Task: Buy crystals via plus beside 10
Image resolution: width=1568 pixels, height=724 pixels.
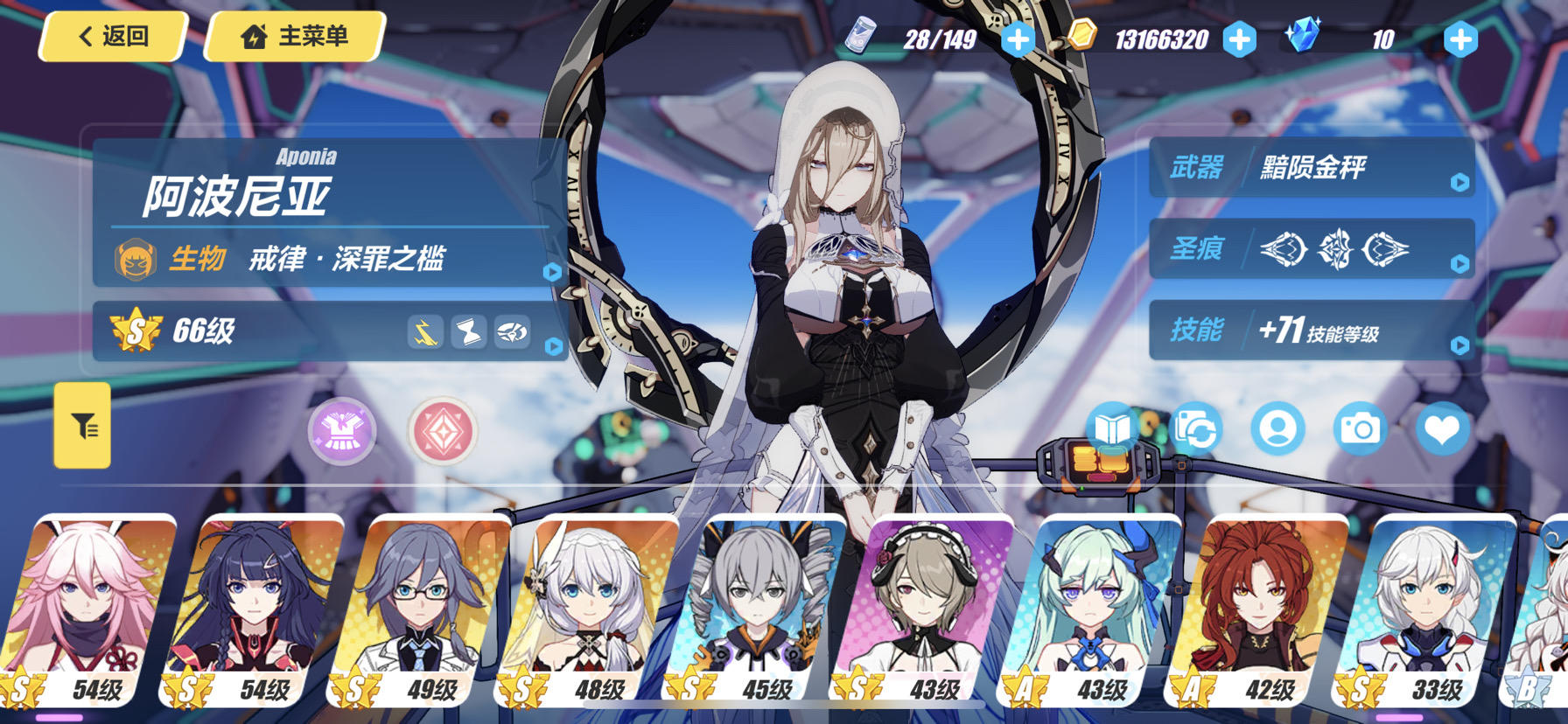Action: [x=1458, y=38]
